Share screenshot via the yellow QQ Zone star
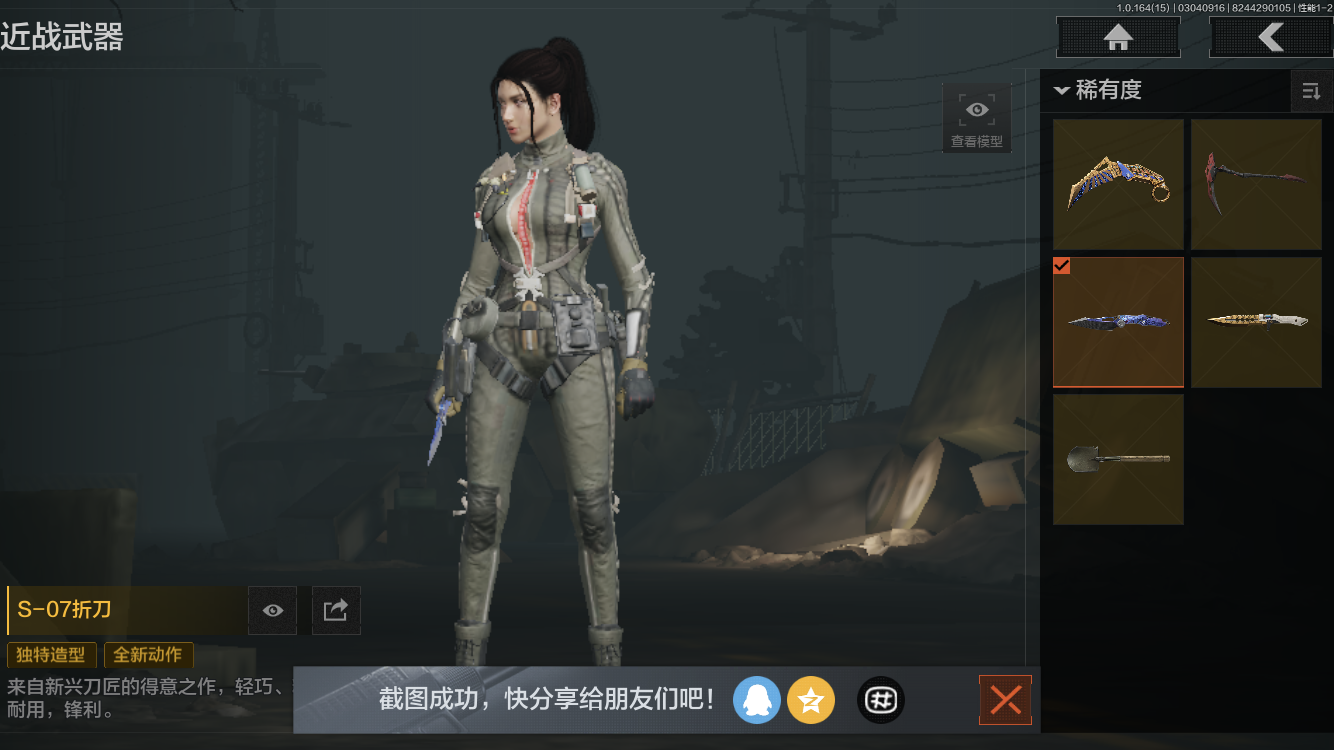This screenshot has height=750, width=1334. point(811,700)
